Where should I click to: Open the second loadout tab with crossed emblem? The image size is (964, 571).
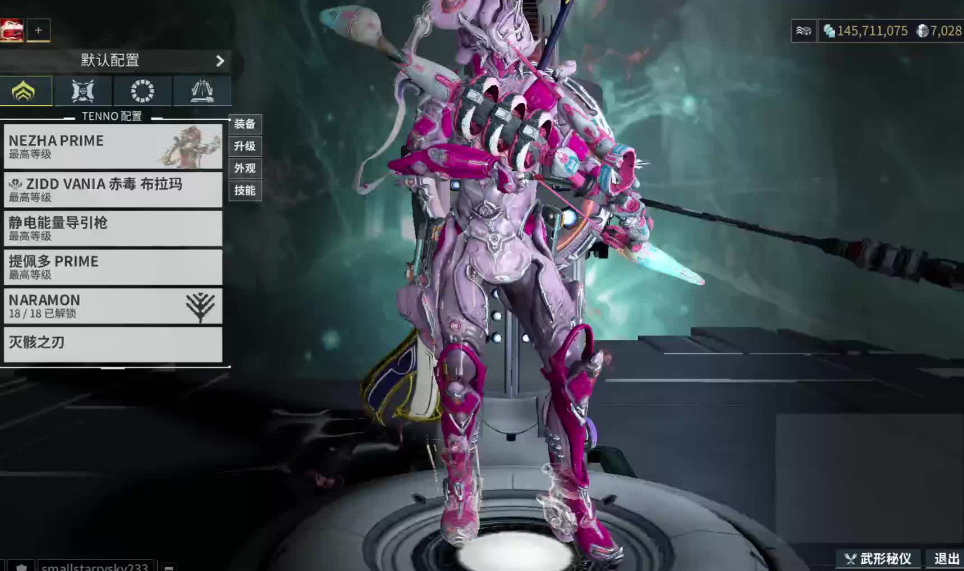coord(83,91)
